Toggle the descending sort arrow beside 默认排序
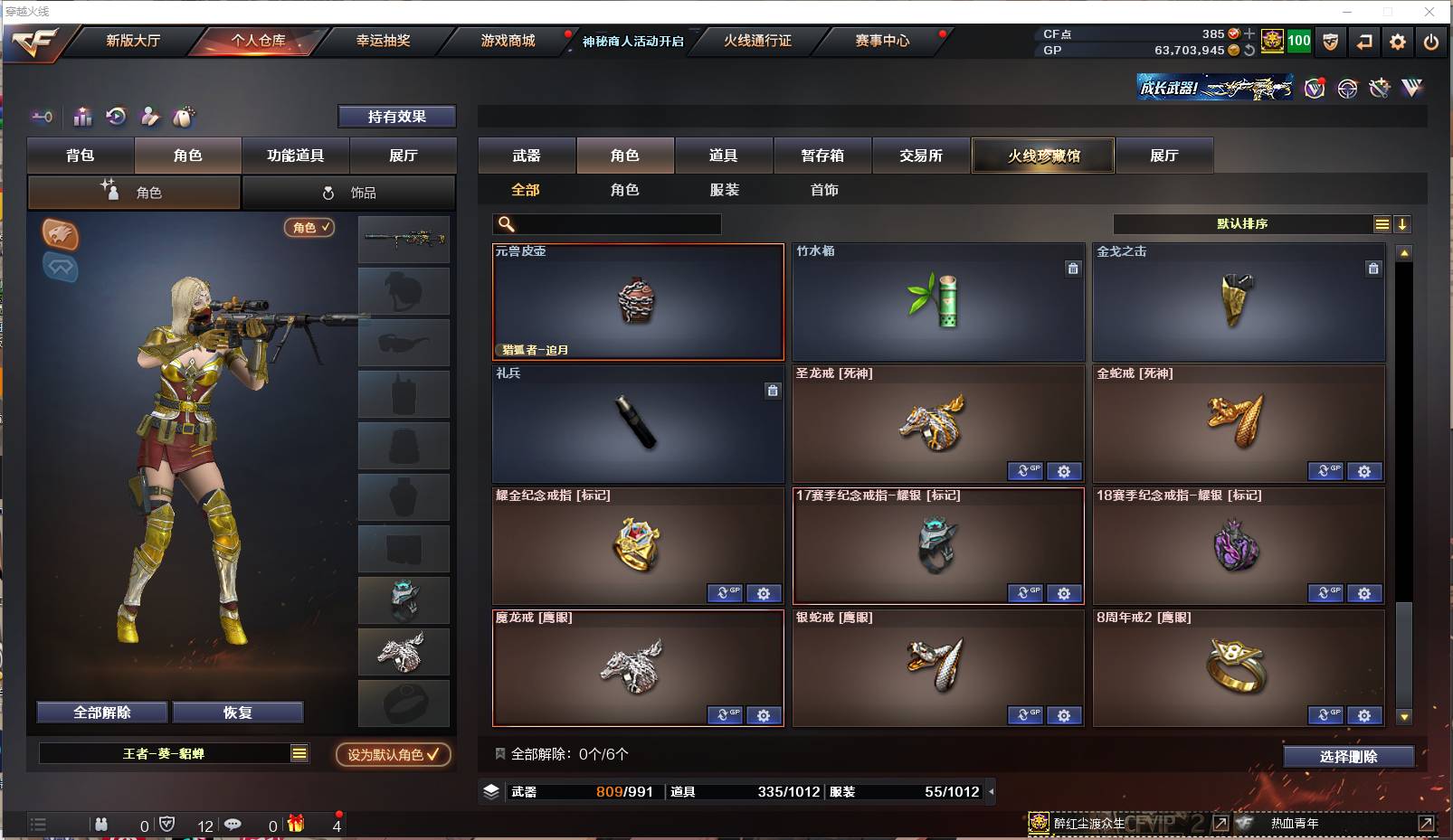Screen dimensions: 1453x840 (x=1403, y=223)
